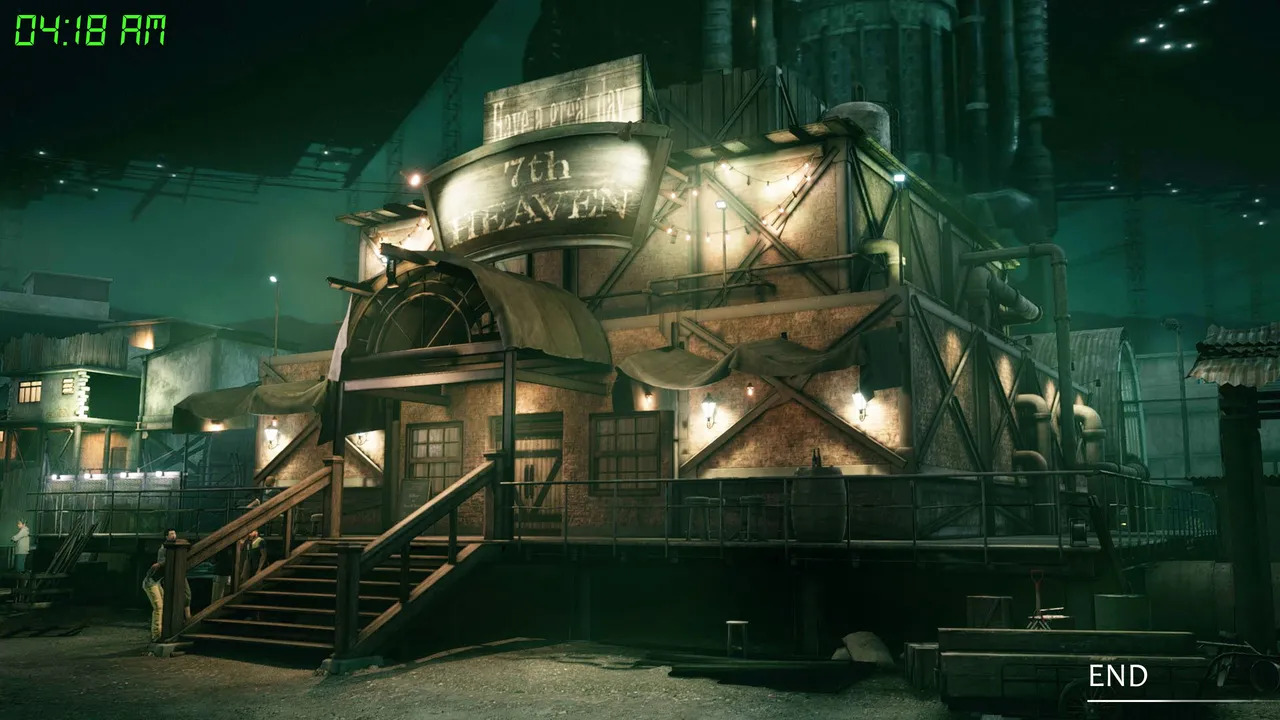Image resolution: width=1280 pixels, height=720 pixels.
Task: Select the END option
Action: coord(1118,677)
